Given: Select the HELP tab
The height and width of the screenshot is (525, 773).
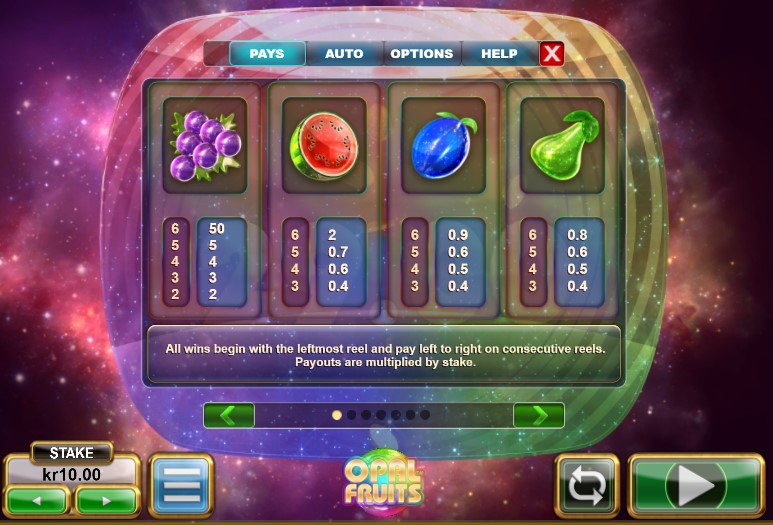Looking at the screenshot, I should tap(499, 54).
